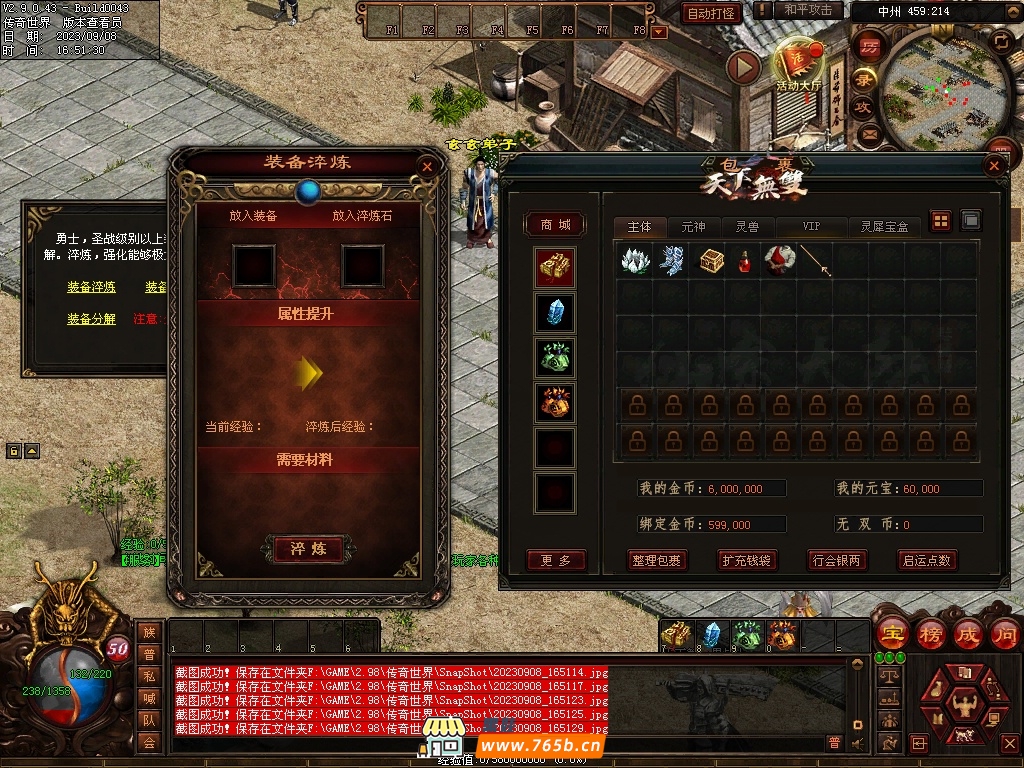Image resolution: width=1024 pixels, height=768 pixels.
Task: Select the white lotus item in the bag
Action: (x=633, y=260)
